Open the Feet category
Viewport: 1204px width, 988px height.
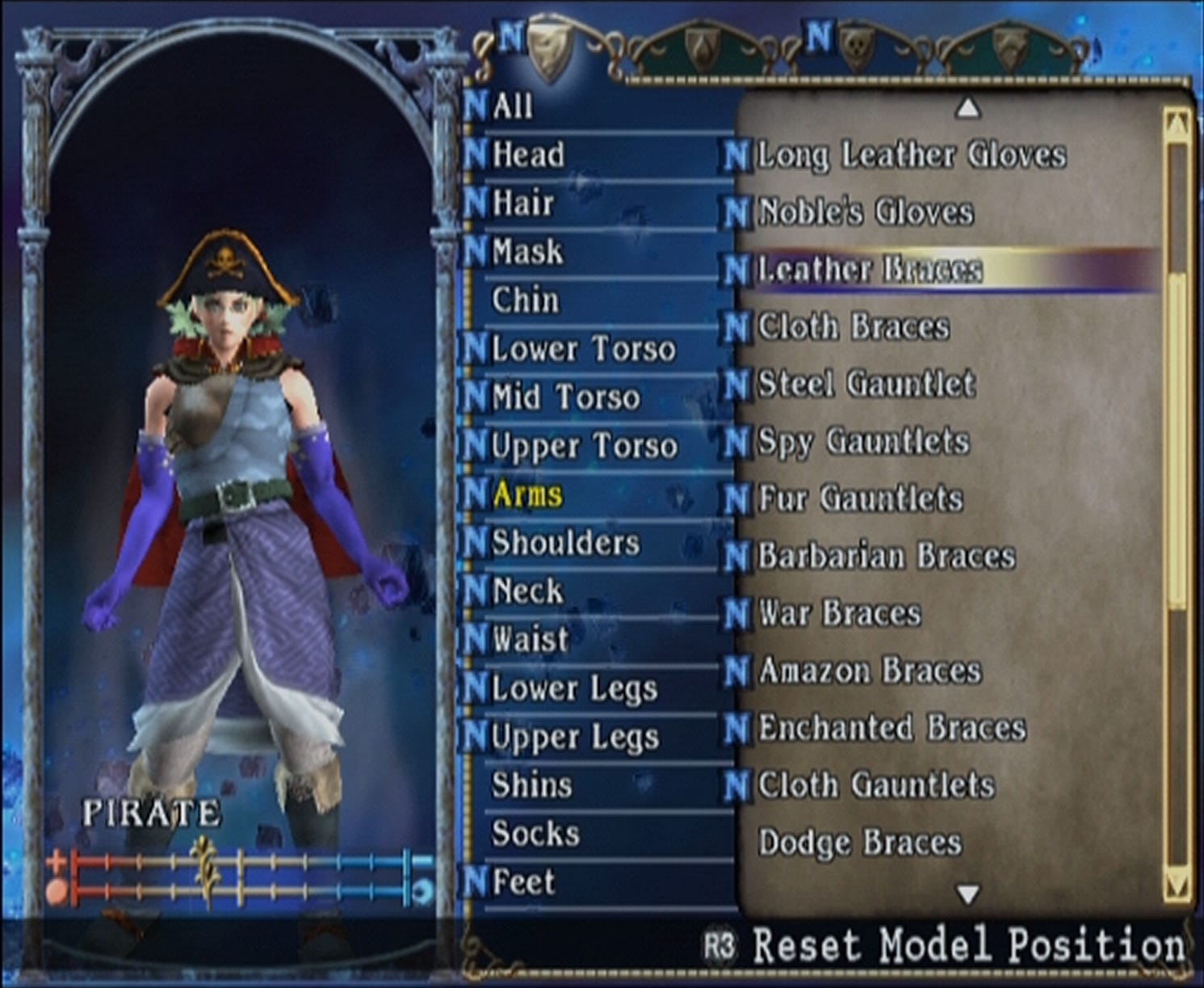pyautogui.click(x=522, y=882)
